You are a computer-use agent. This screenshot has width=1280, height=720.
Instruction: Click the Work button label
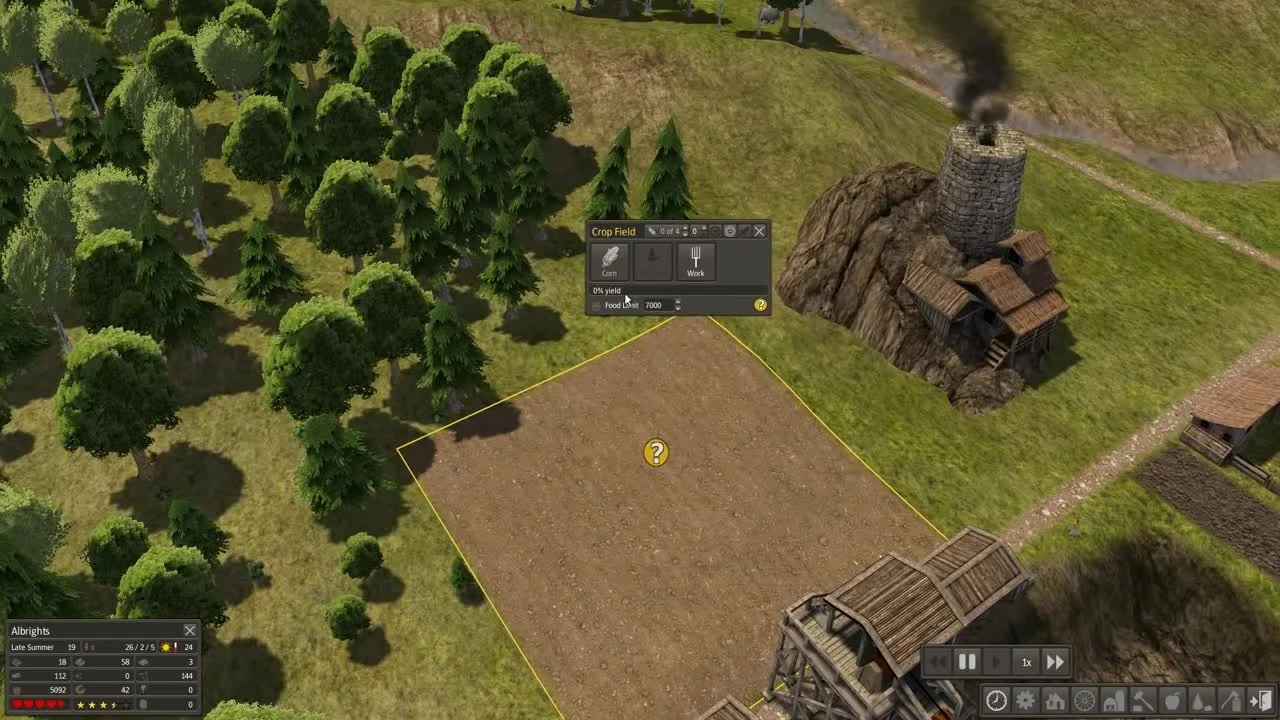tap(696, 273)
